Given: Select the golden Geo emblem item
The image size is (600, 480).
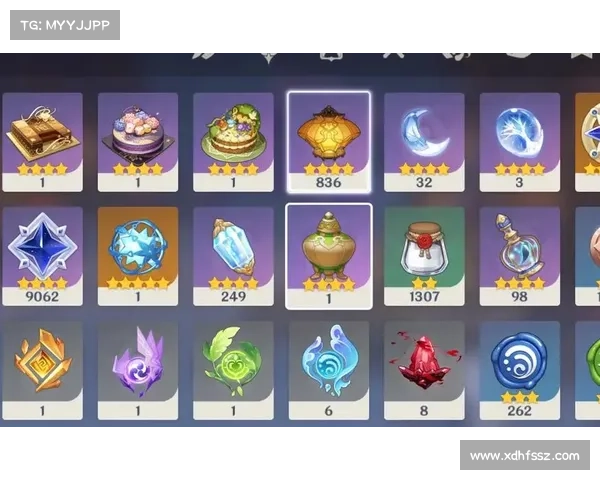Looking at the screenshot, I should (x=42, y=363).
